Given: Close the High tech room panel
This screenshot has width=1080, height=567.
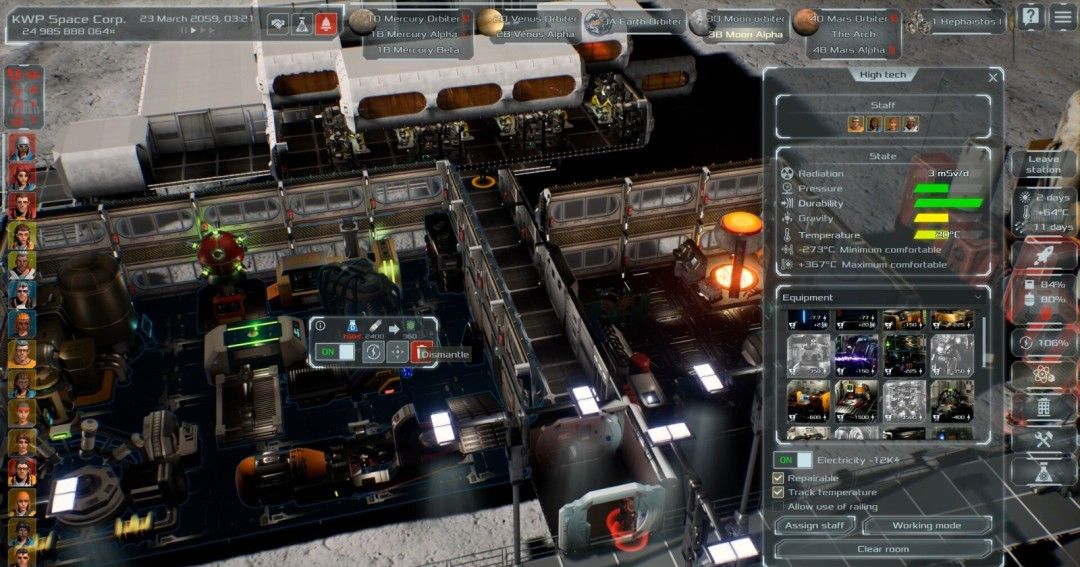Looking at the screenshot, I should click(x=993, y=77).
